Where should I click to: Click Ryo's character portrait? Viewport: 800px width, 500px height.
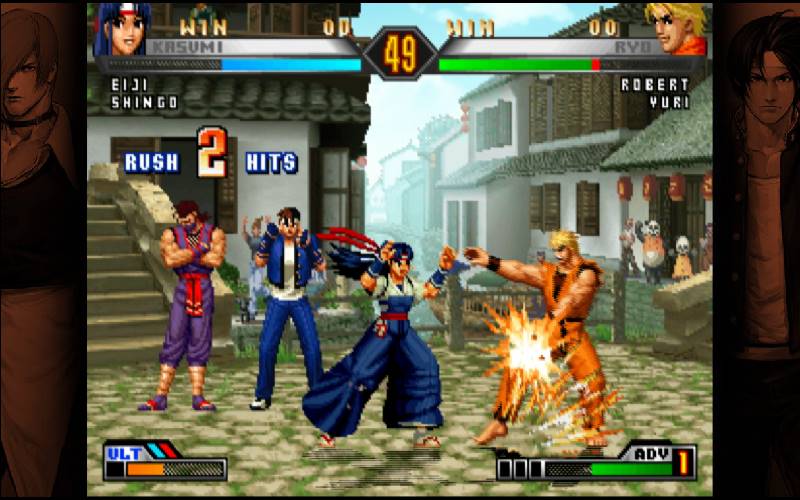[x=676, y=28]
